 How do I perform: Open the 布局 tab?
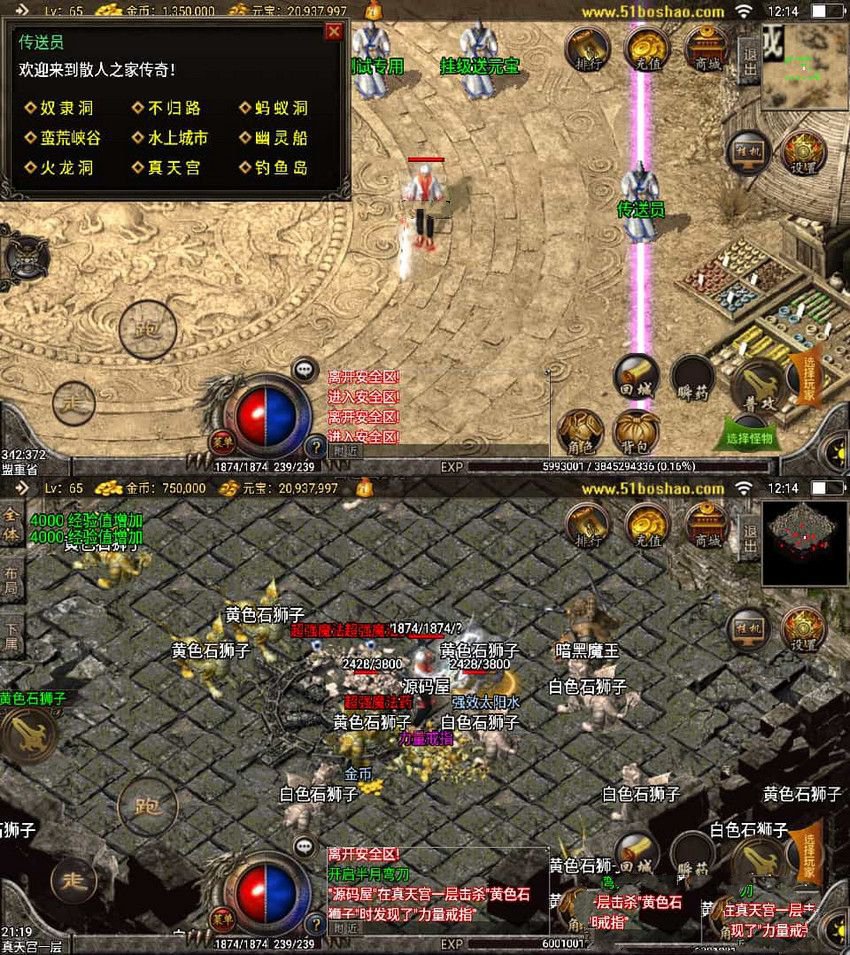tap(12, 581)
